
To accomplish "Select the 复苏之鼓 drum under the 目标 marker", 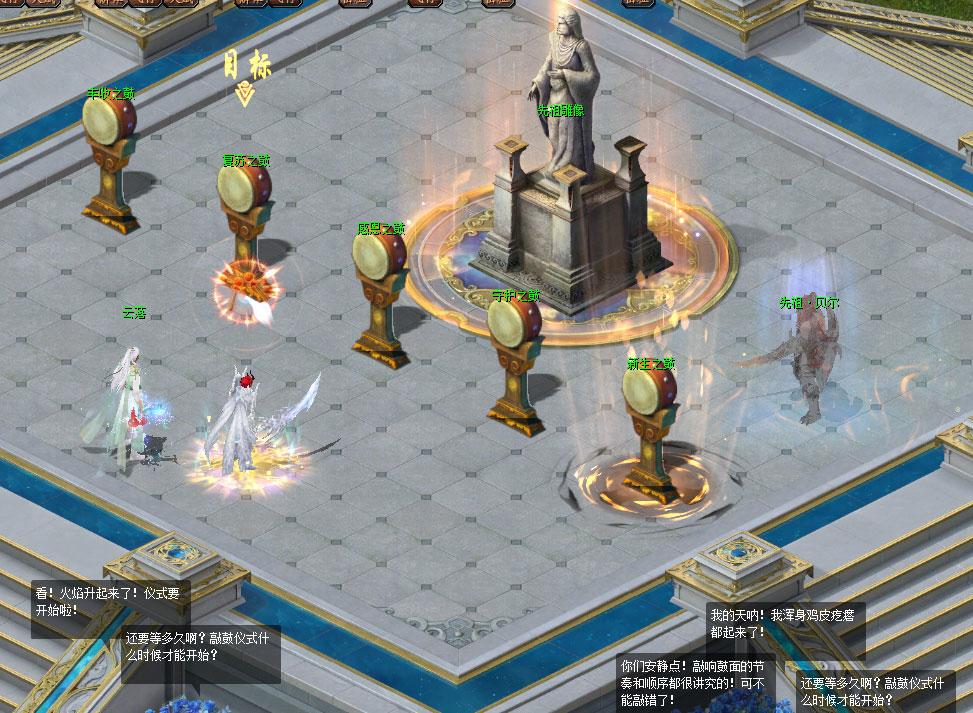I will coord(244,189).
